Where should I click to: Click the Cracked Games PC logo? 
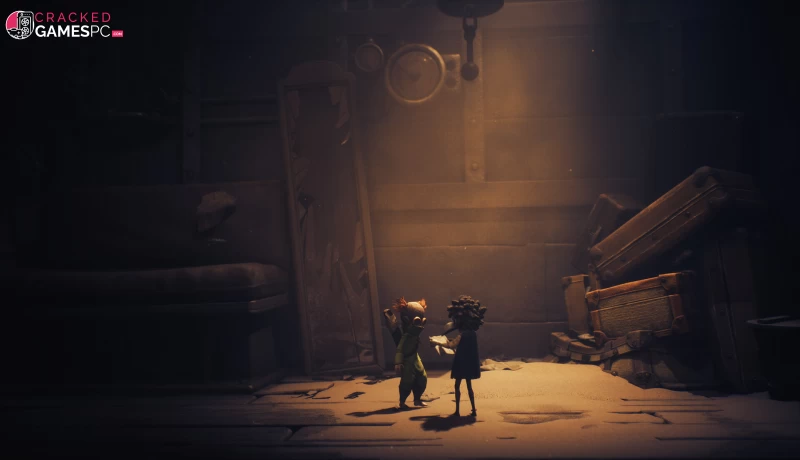[x=64, y=25]
